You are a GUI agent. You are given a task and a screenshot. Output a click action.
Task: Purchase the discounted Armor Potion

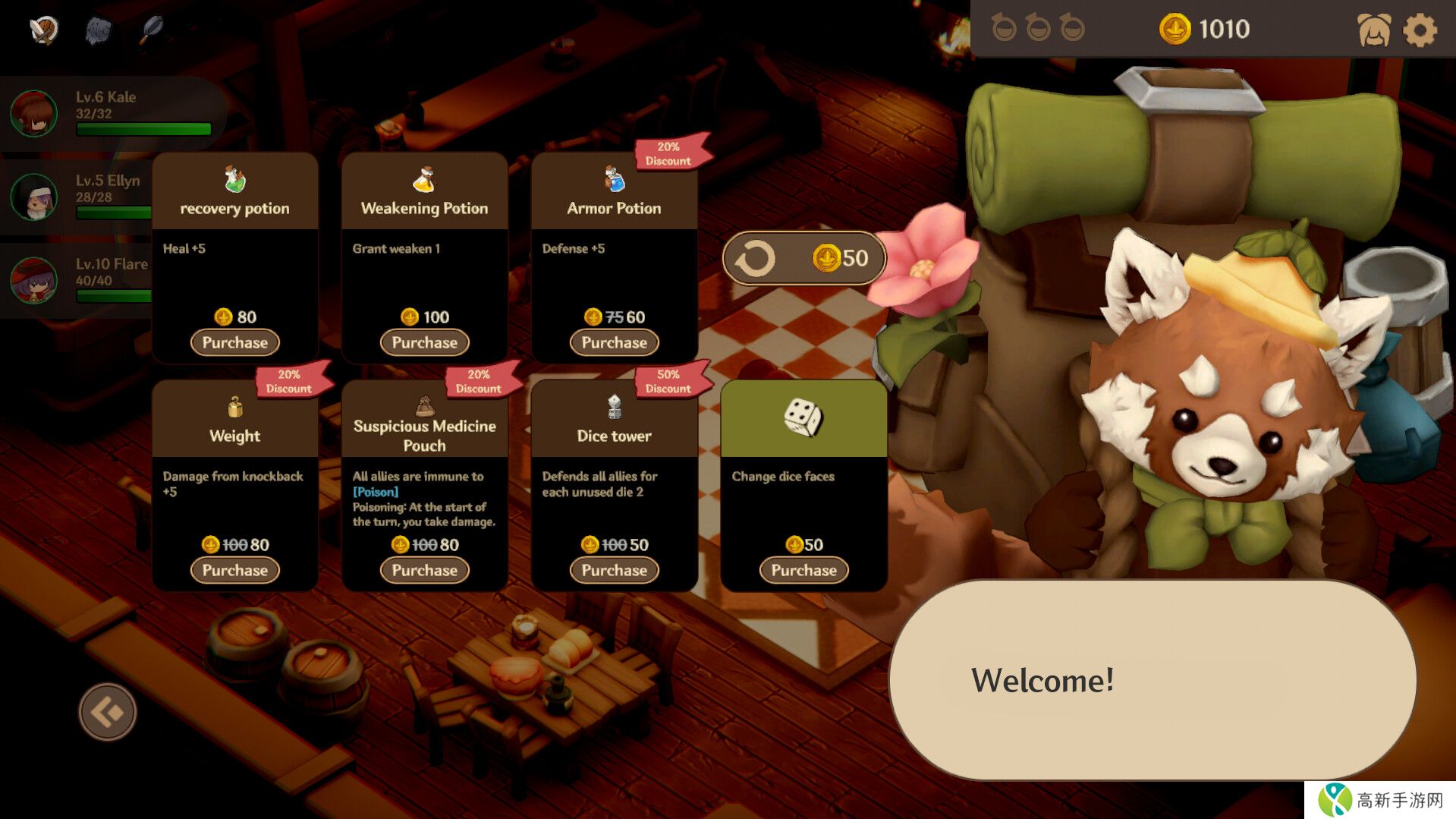[614, 342]
